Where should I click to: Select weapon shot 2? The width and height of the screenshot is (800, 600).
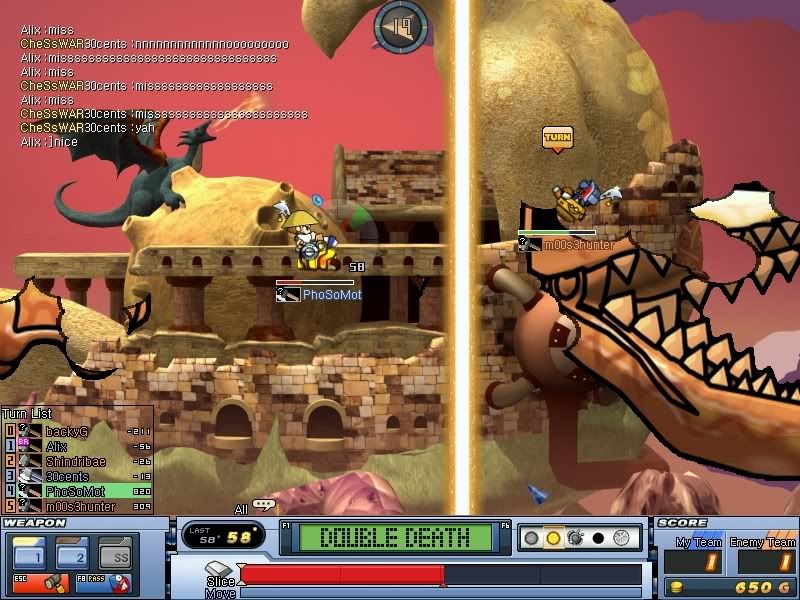pyautogui.click(x=75, y=554)
